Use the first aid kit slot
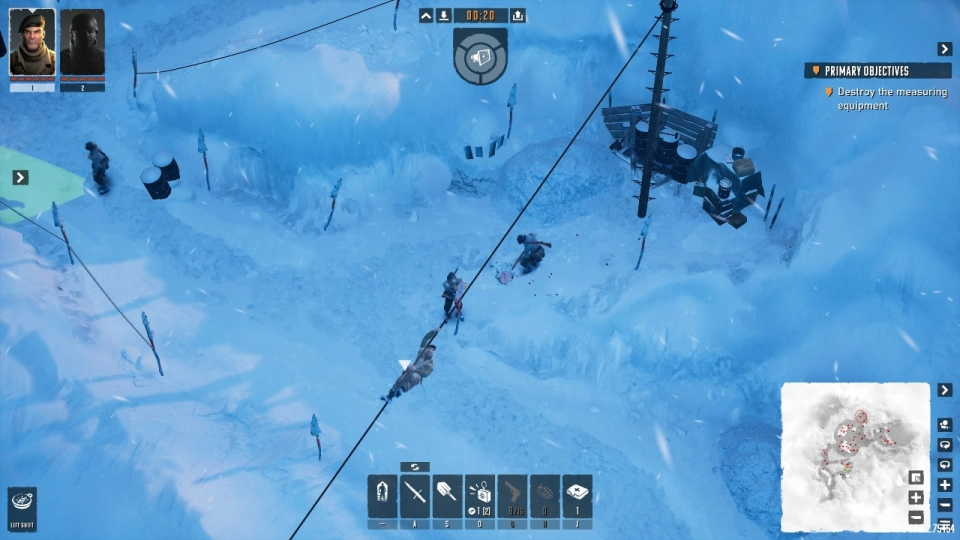Screen dimensions: 960x540 pos(577,494)
